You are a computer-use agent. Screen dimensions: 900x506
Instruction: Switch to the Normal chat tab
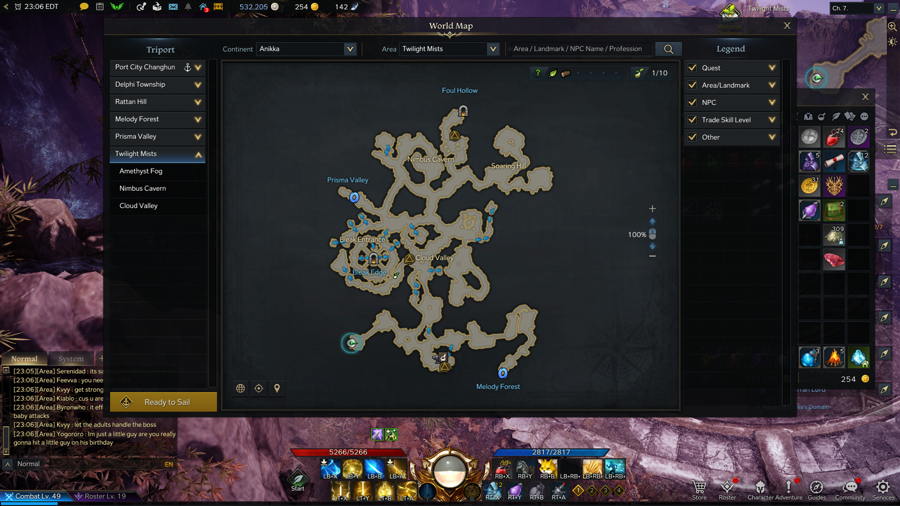click(25, 358)
